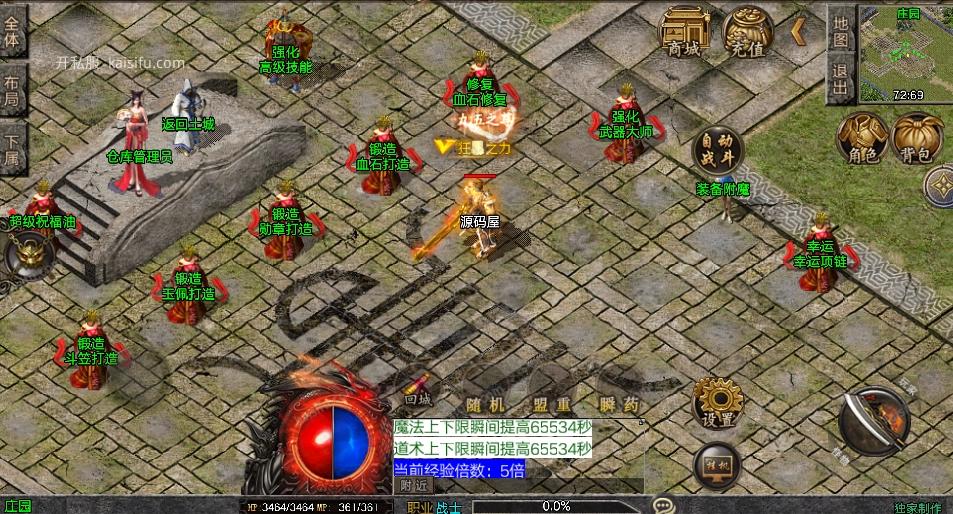Switch to the 下属 tab

13,148
